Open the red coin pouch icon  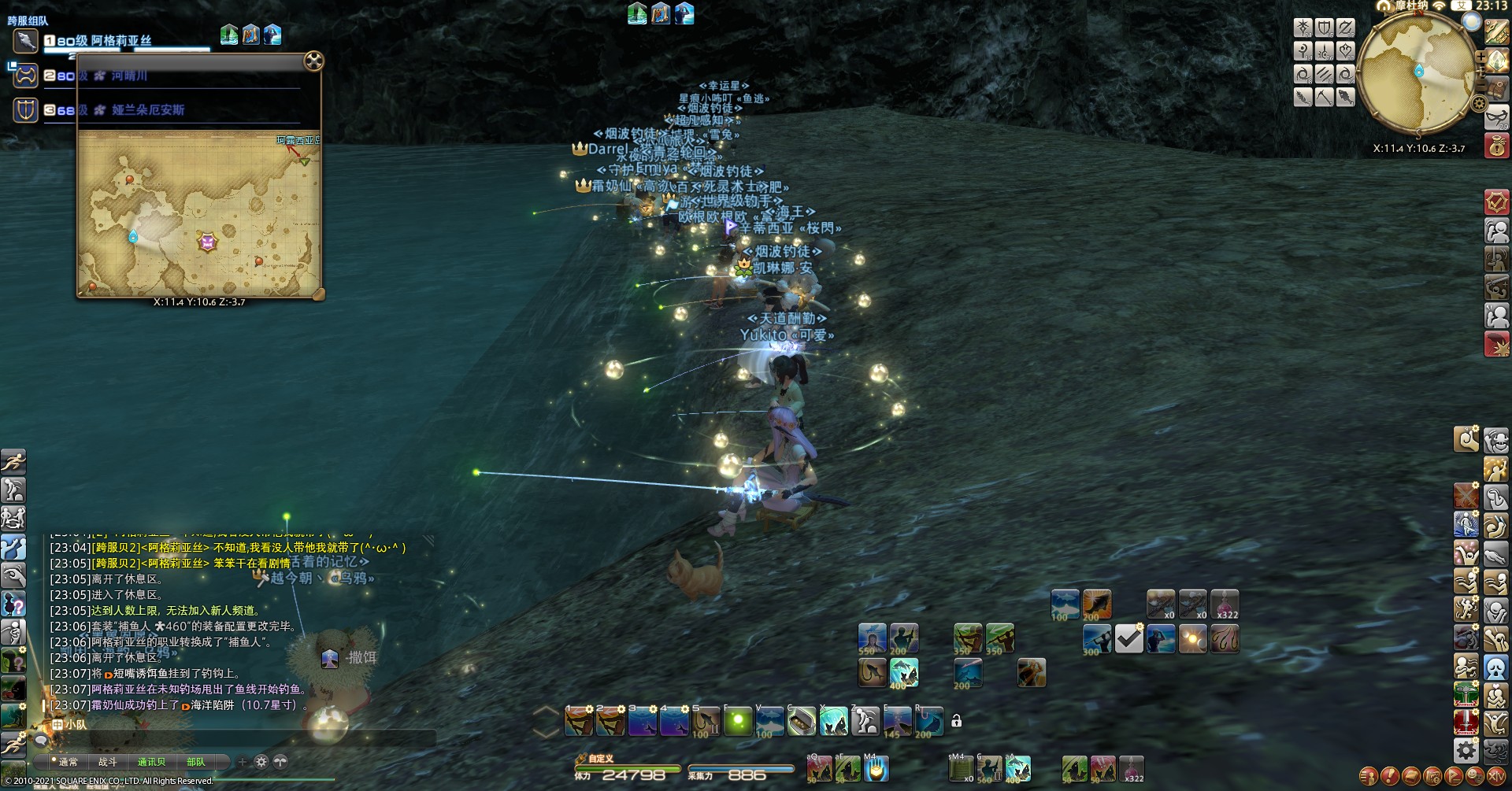point(1497,146)
